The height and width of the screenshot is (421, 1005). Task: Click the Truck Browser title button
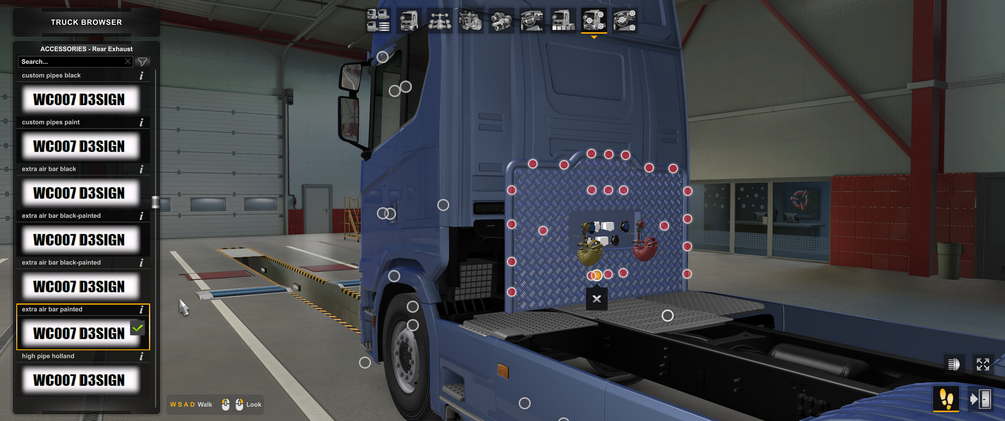(86, 22)
